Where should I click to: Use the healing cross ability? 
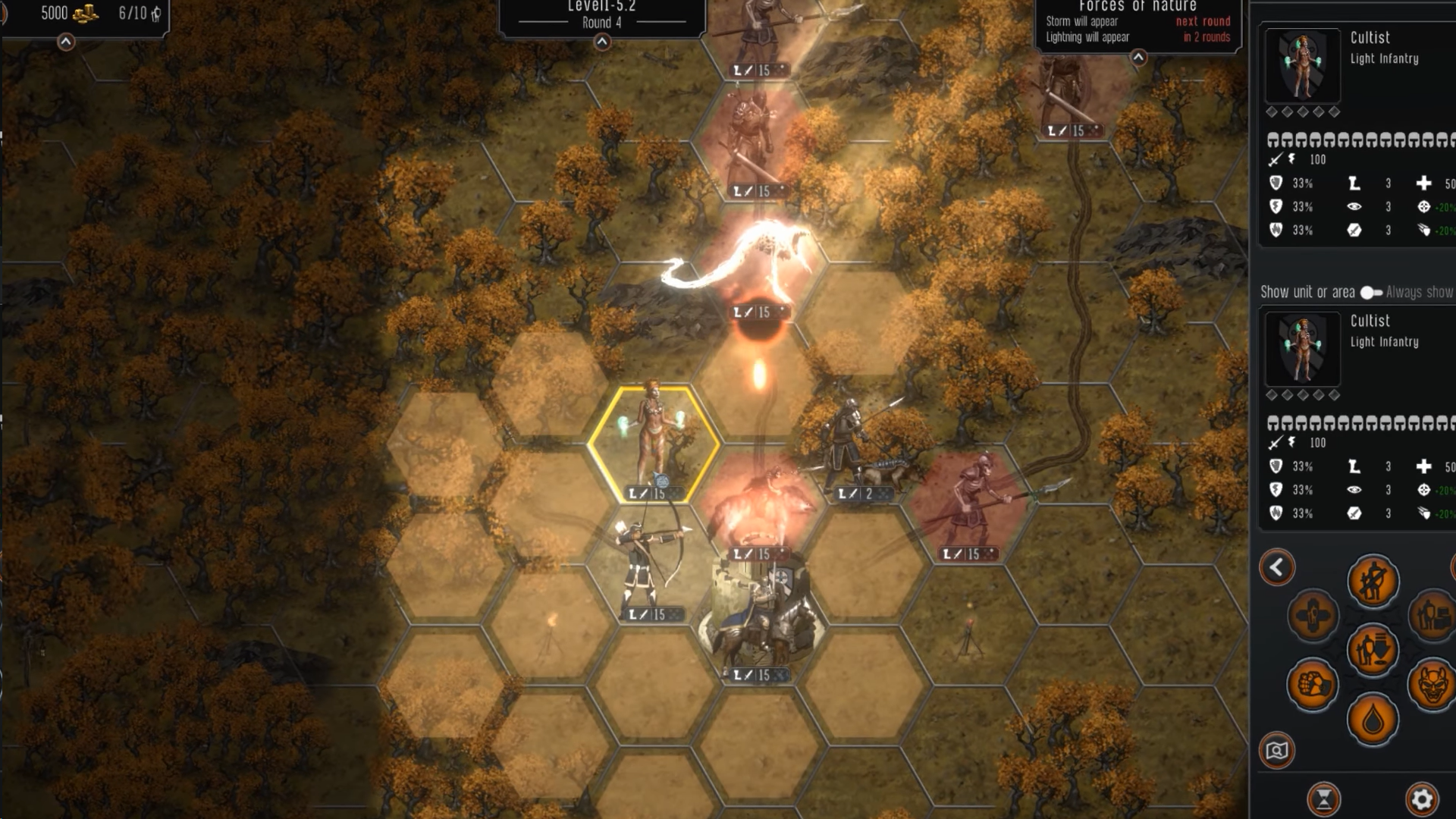point(1313,615)
